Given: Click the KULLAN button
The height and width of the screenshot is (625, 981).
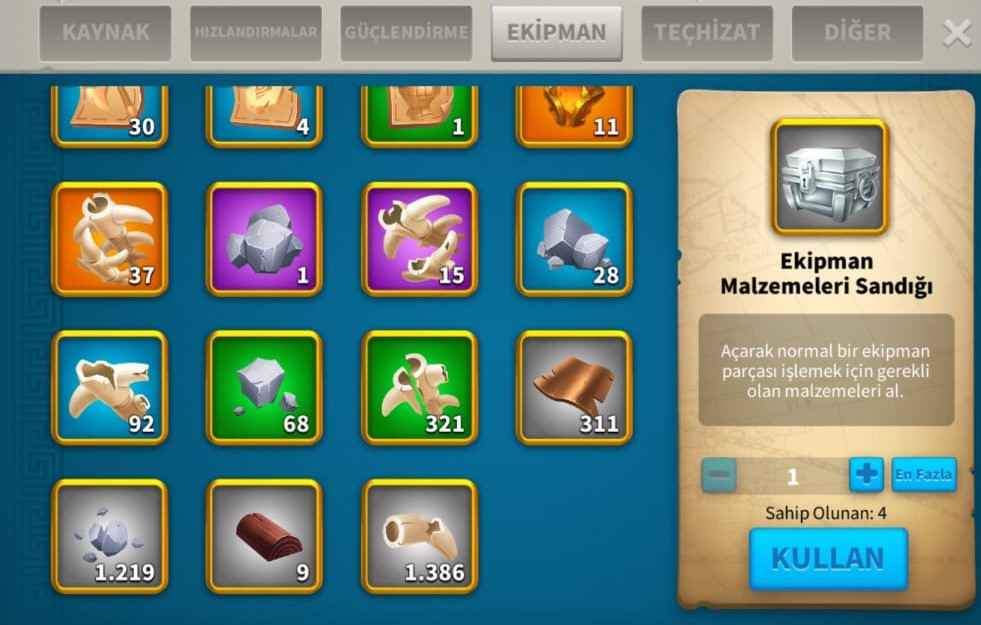Looking at the screenshot, I should (x=828, y=559).
